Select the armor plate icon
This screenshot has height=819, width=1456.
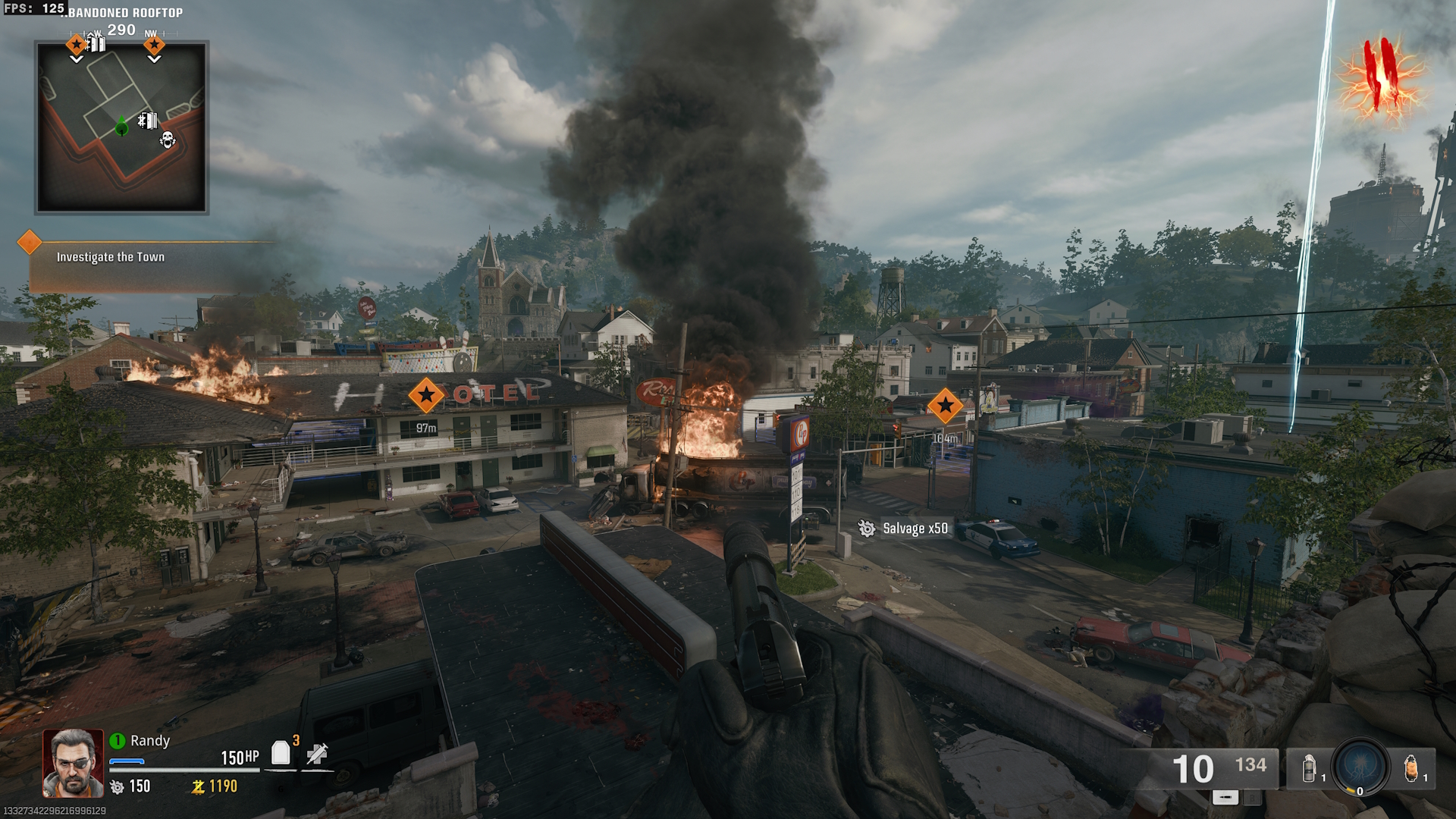tap(281, 752)
